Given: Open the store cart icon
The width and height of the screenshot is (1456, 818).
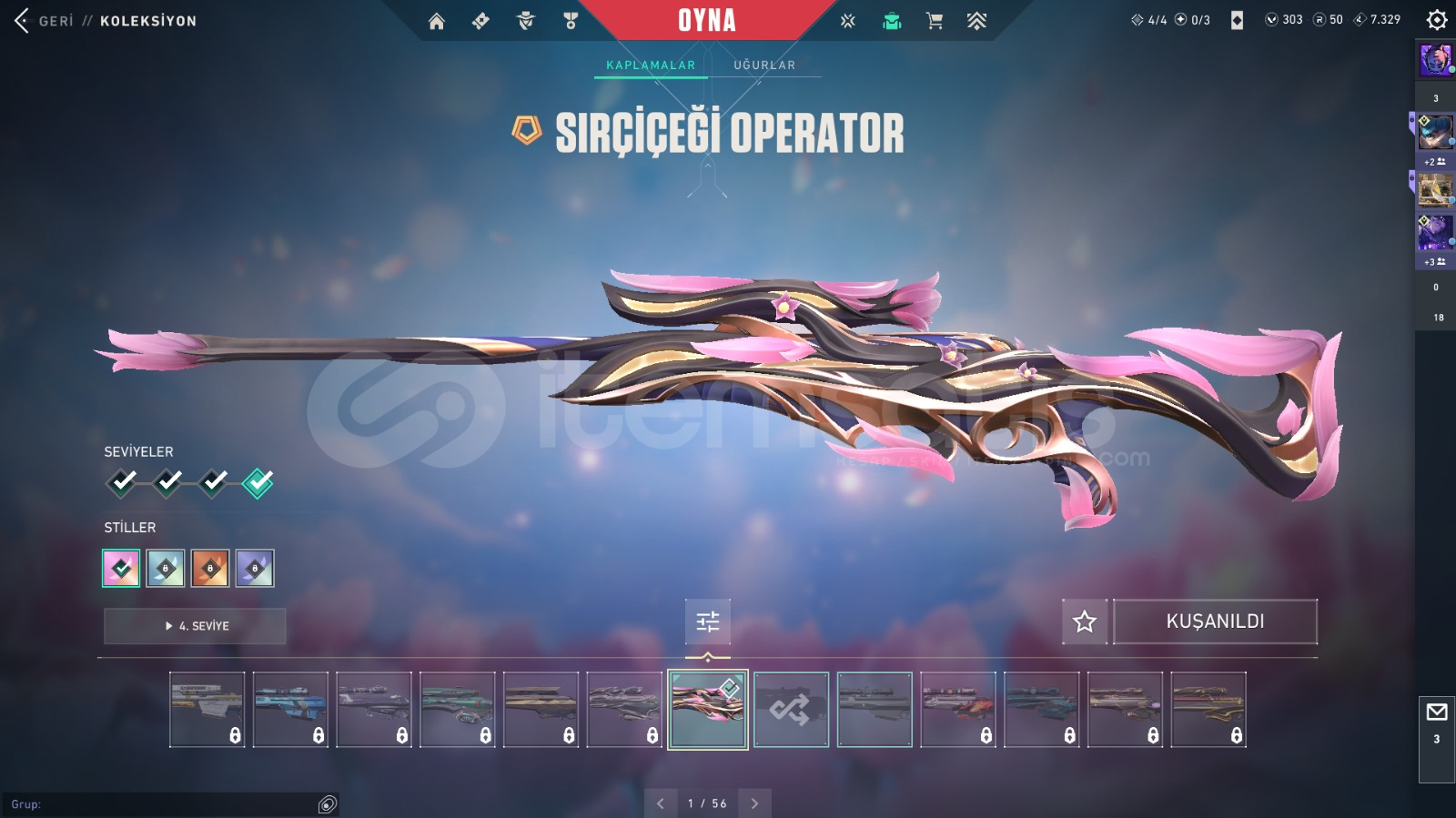Looking at the screenshot, I should tap(934, 21).
